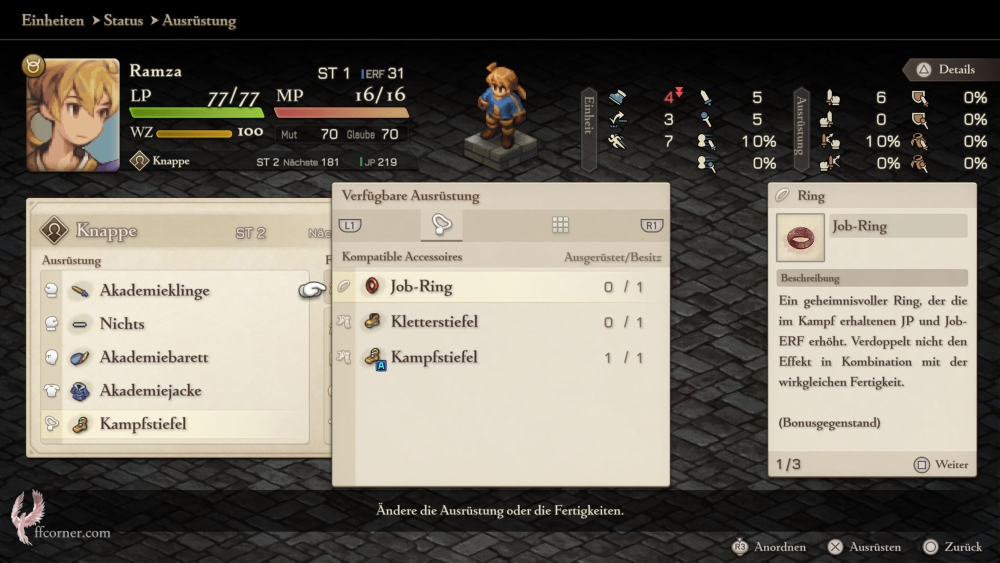1000x563 pixels.
Task: Select the Akademieklinge weapon slot
Action: [x=154, y=291]
